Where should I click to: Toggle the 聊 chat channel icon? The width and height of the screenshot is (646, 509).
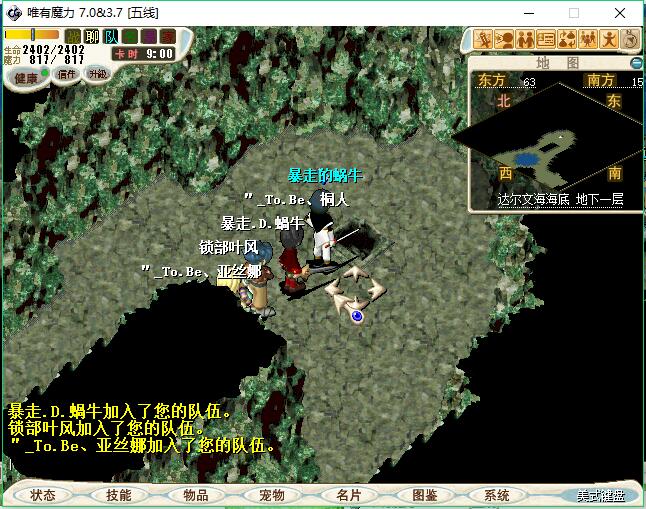(92, 37)
